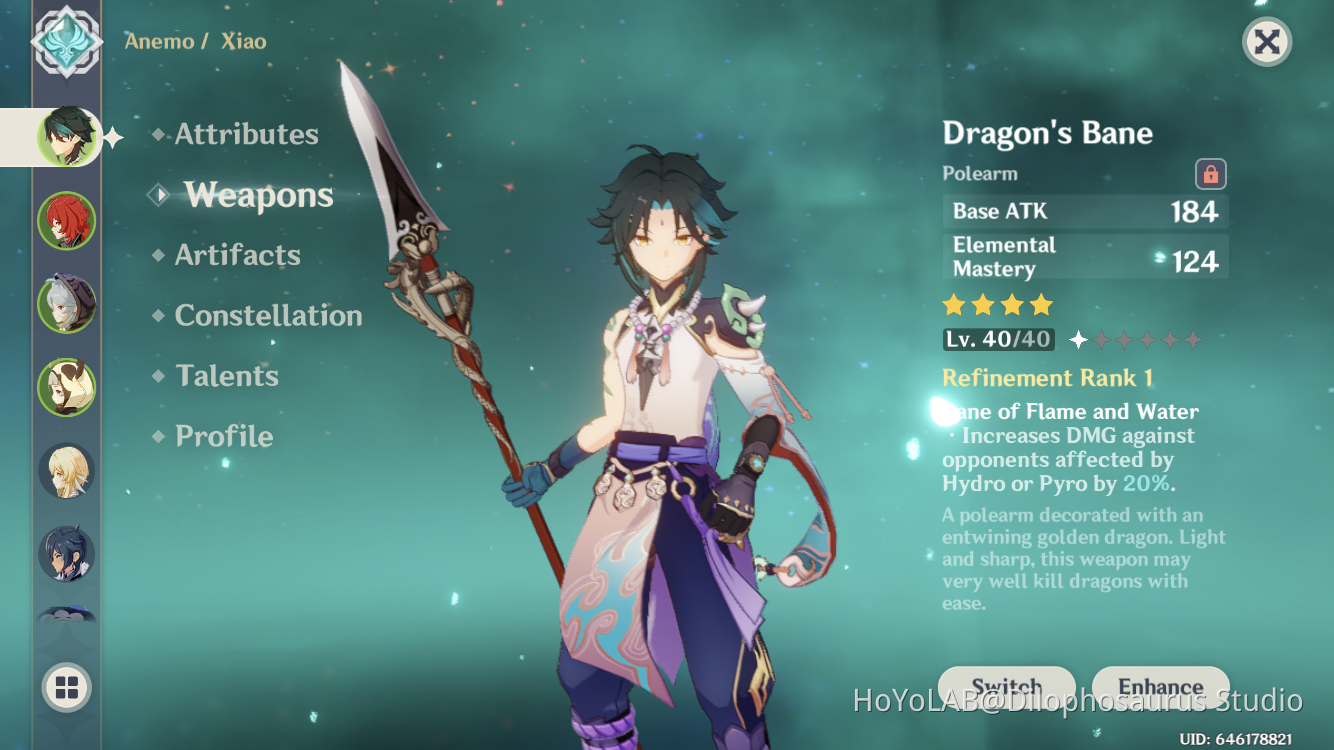Select the blonde Traveler portrait in the sidebar
Image resolution: width=1334 pixels, height=750 pixels.
pos(66,470)
